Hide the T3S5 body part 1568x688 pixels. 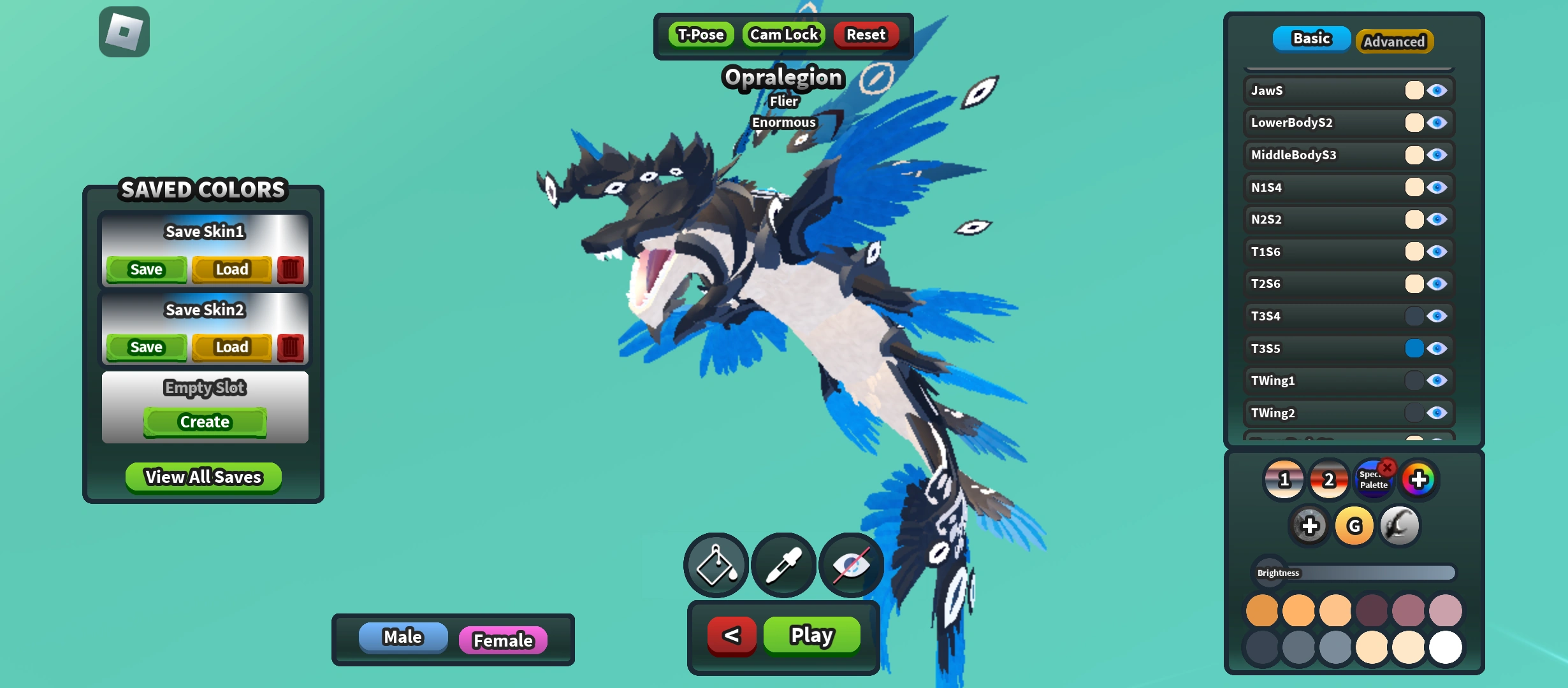point(1437,348)
